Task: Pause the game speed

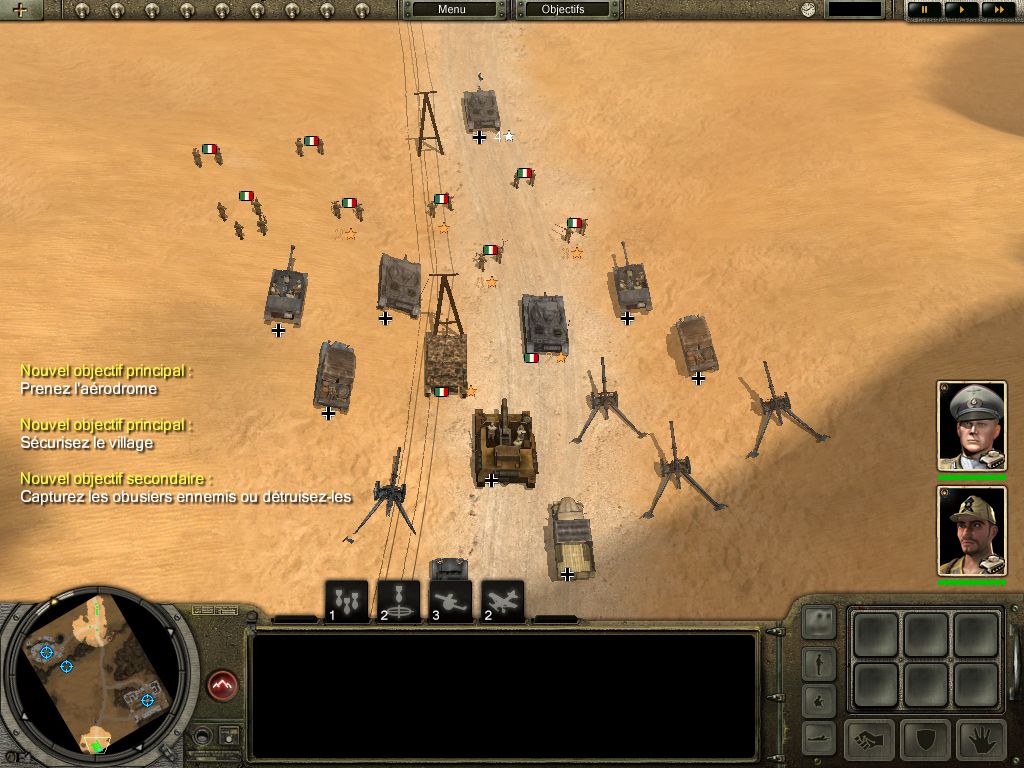Action: click(924, 10)
